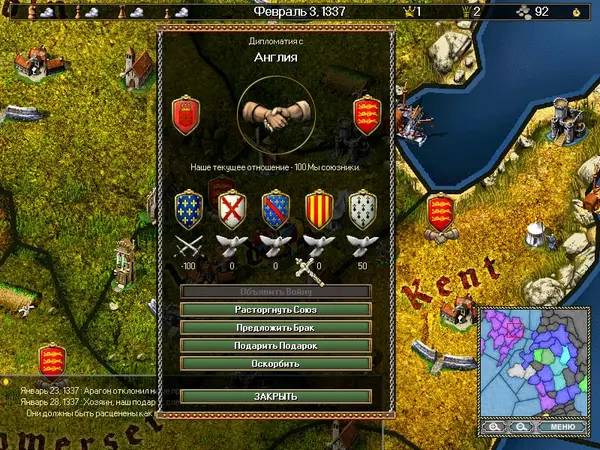Pick the white shield with red saltire
Viewport: 600px width, 450px height.
(231, 210)
